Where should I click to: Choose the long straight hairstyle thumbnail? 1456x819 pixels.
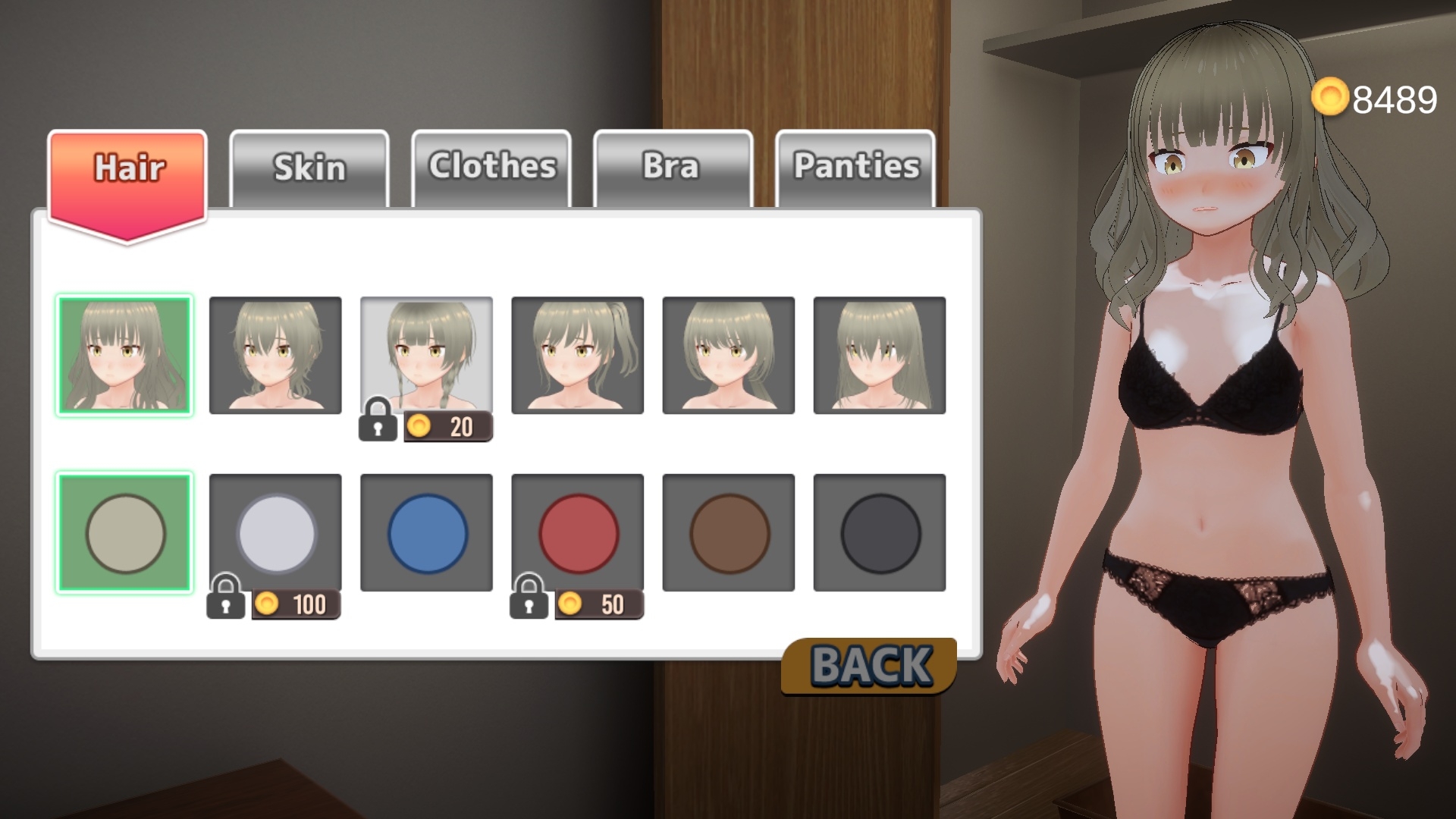(x=880, y=355)
